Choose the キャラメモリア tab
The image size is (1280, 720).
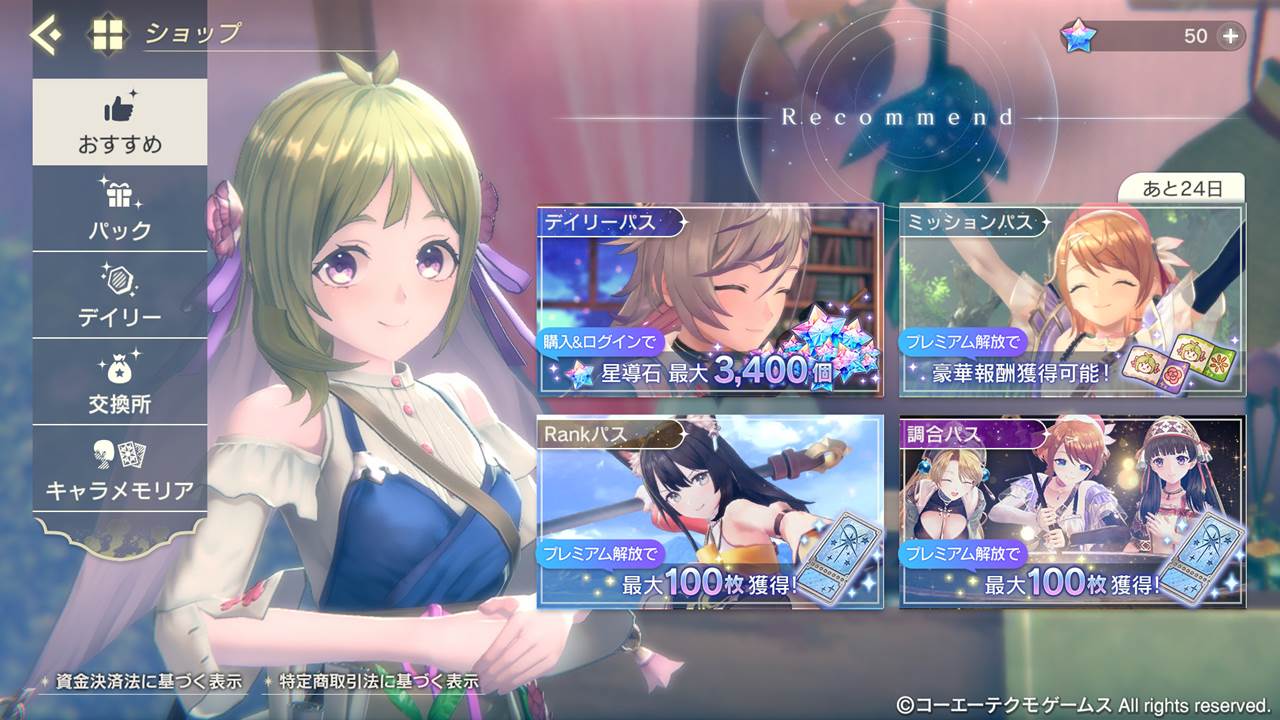(x=120, y=469)
